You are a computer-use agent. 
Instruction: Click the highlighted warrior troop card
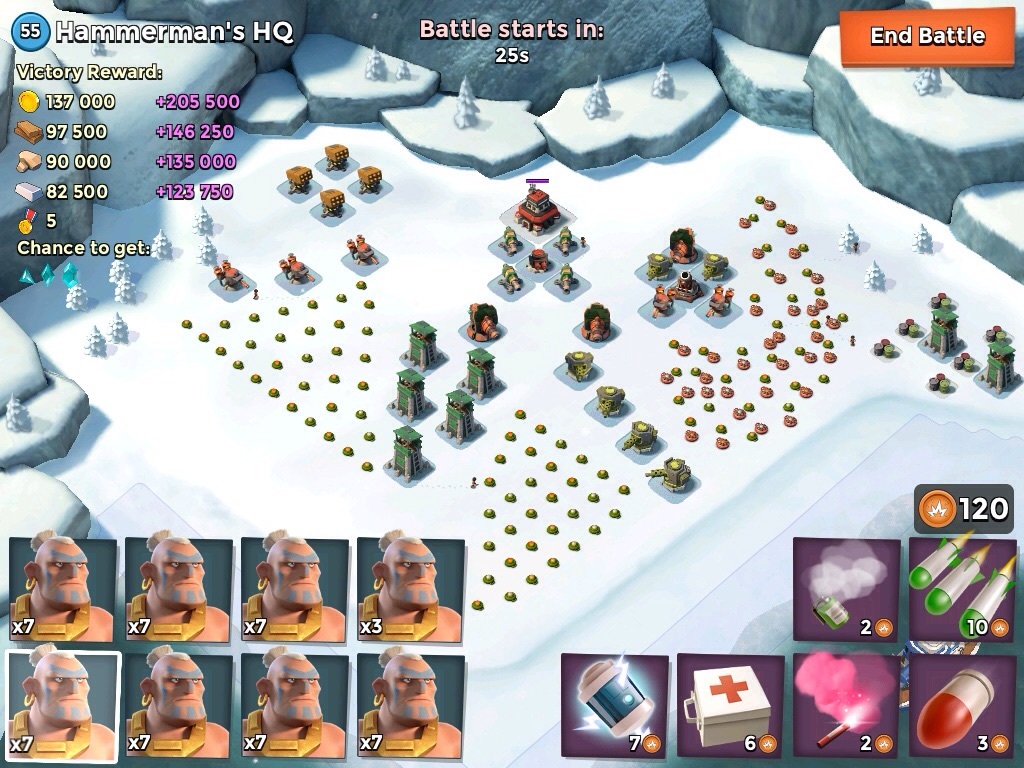(63, 706)
